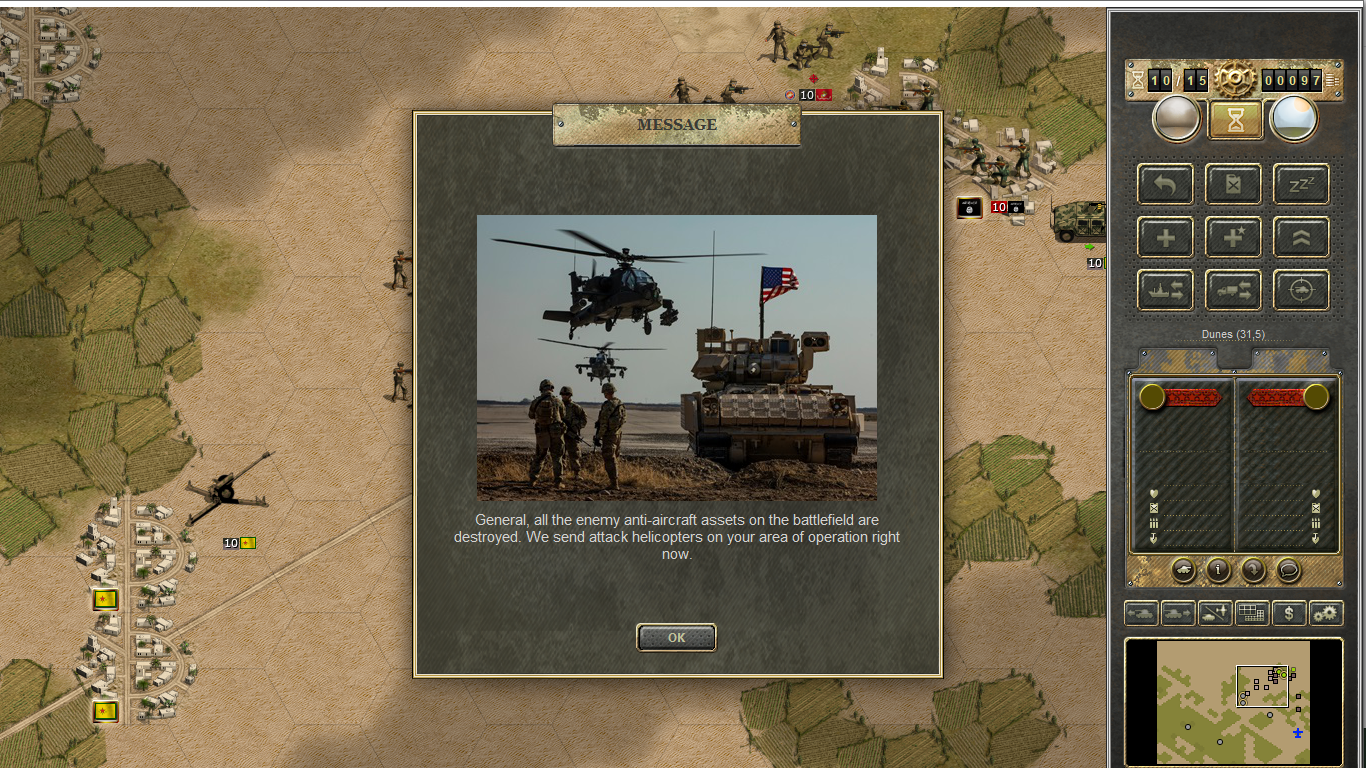Undo the last move with the curved arrow
Screen dimensions: 1366x768
coord(1165,184)
